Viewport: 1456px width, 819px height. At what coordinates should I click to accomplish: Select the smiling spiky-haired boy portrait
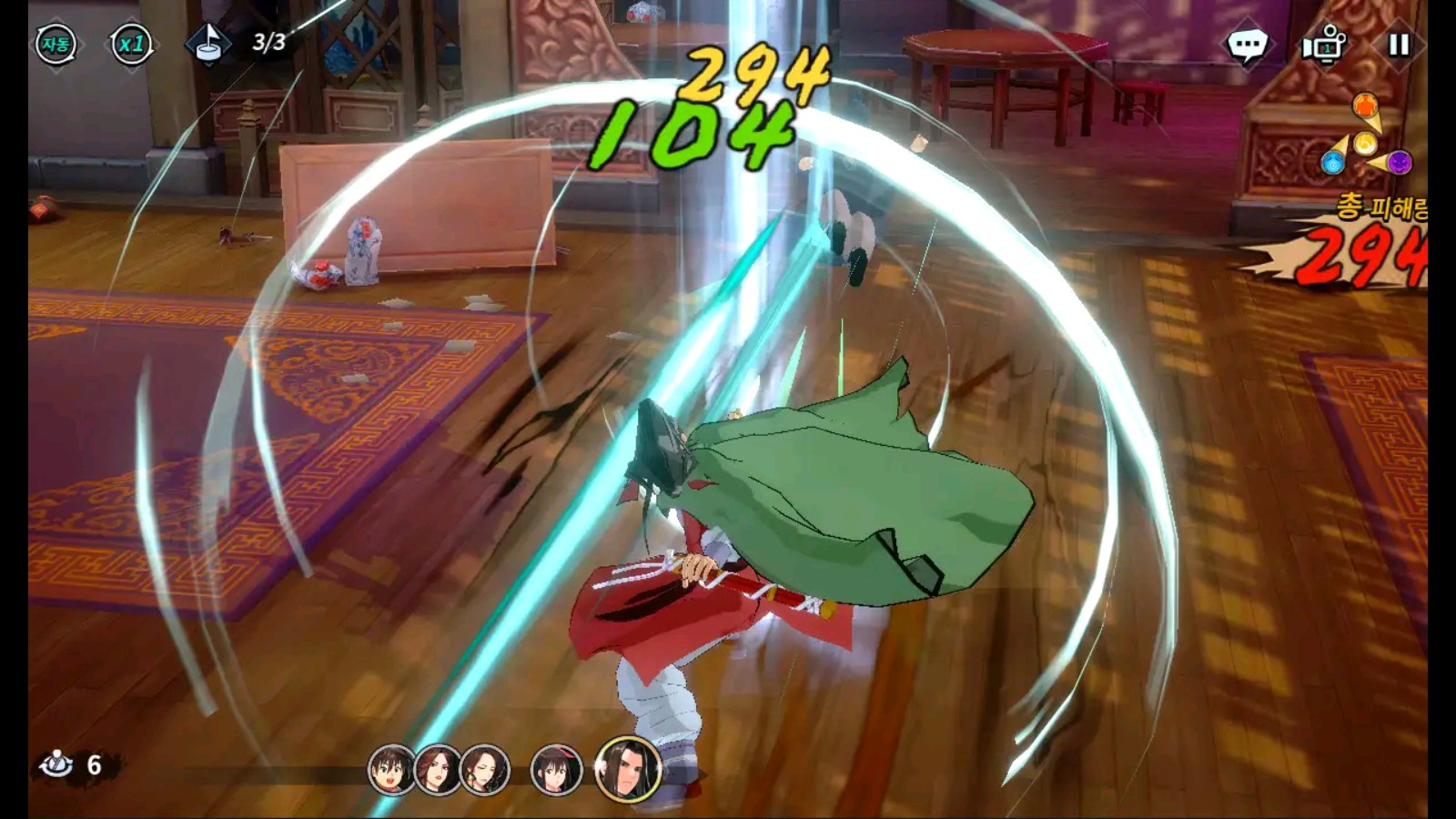pyautogui.click(x=391, y=769)
